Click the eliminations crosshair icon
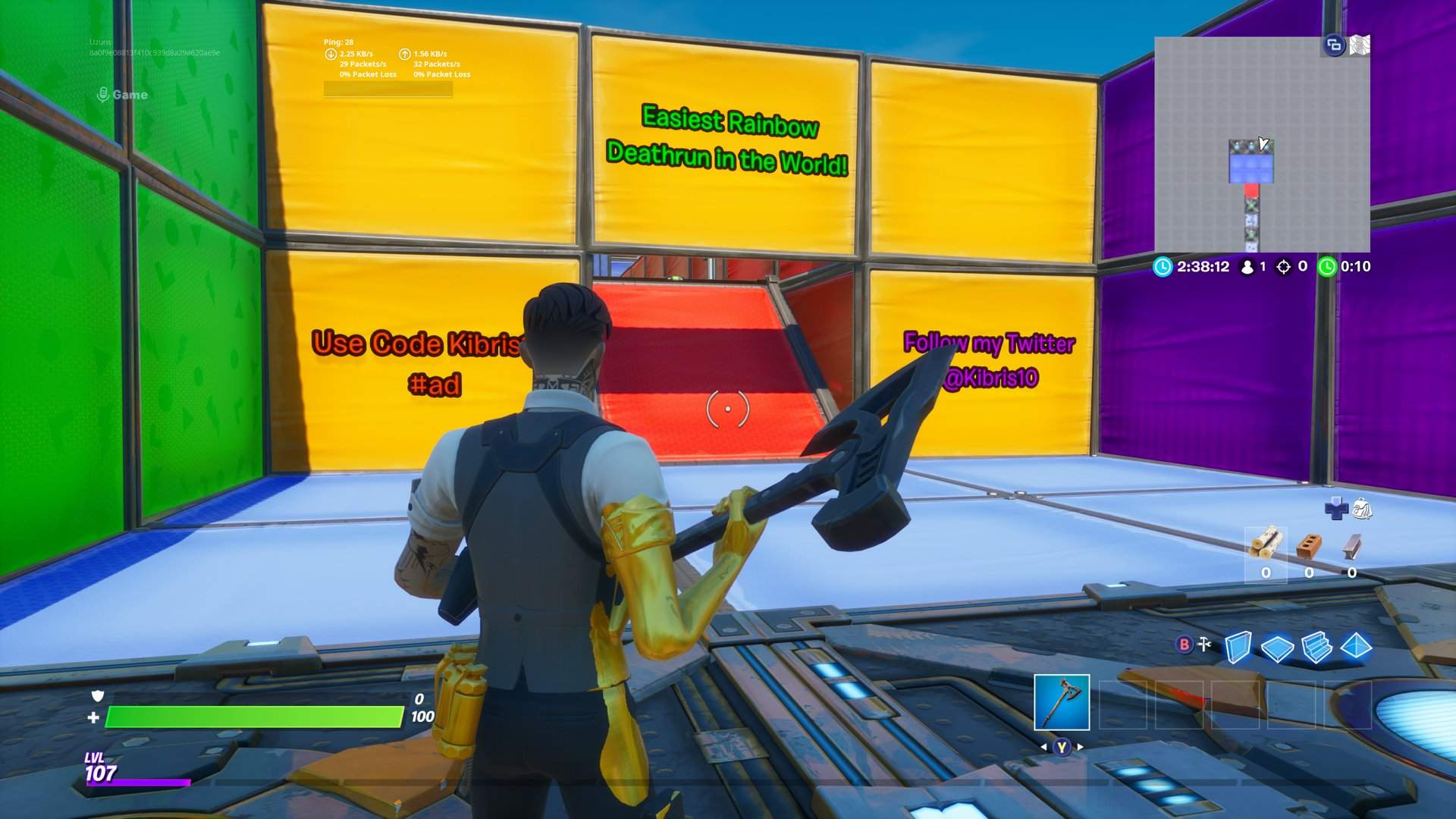 (1285, 267)
